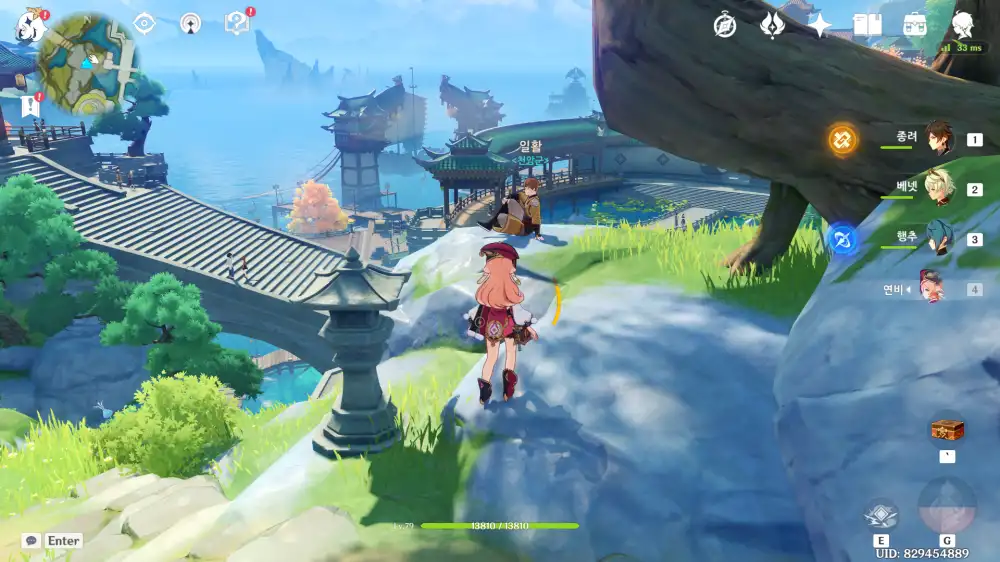
Task: Trigger 종려's orange elemental burst icon
Action: pyautogui.click(x=842, y=140)
